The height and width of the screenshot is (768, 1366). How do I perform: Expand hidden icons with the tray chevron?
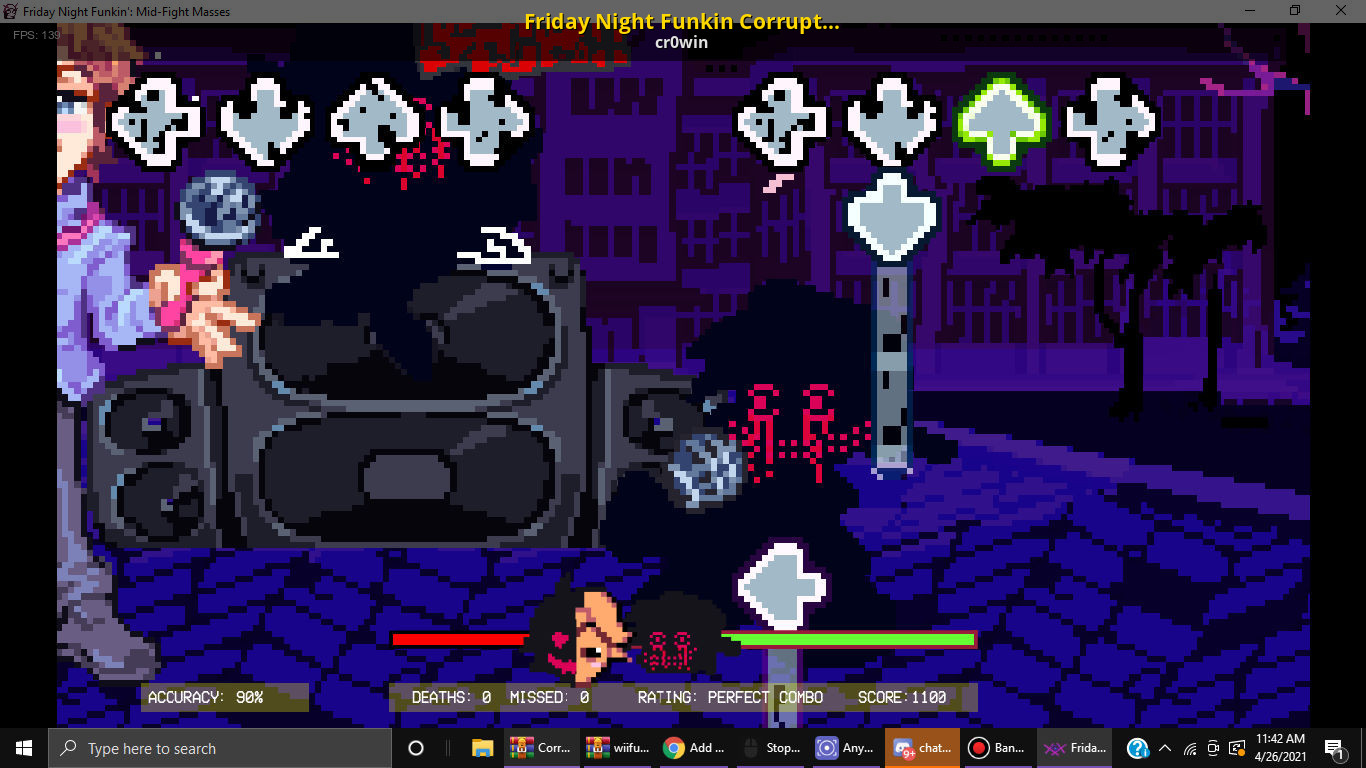click(1164, 747)
